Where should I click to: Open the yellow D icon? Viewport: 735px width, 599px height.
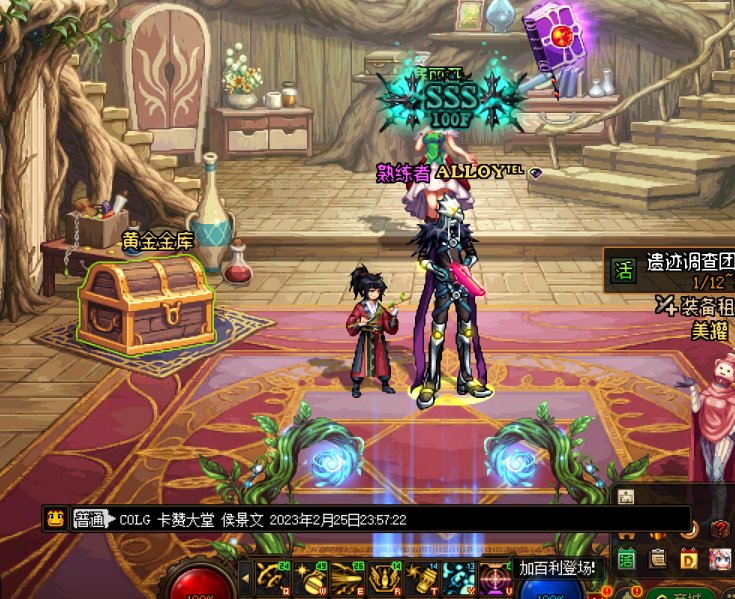click(689, 557)
